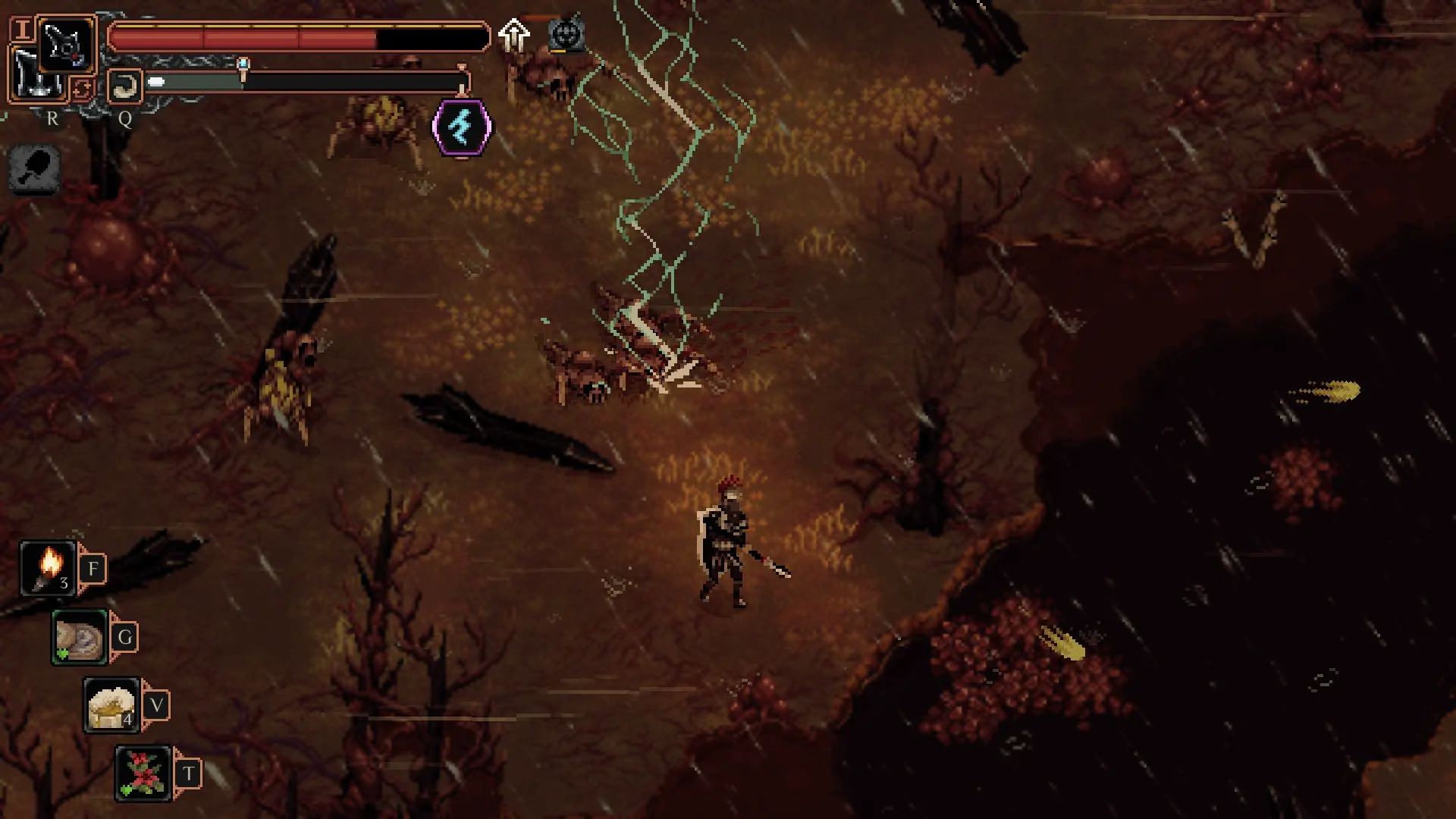Click the right end marker of the stamina bar
The height and width of the screenshot is (819, 1456).
[461, 80]
